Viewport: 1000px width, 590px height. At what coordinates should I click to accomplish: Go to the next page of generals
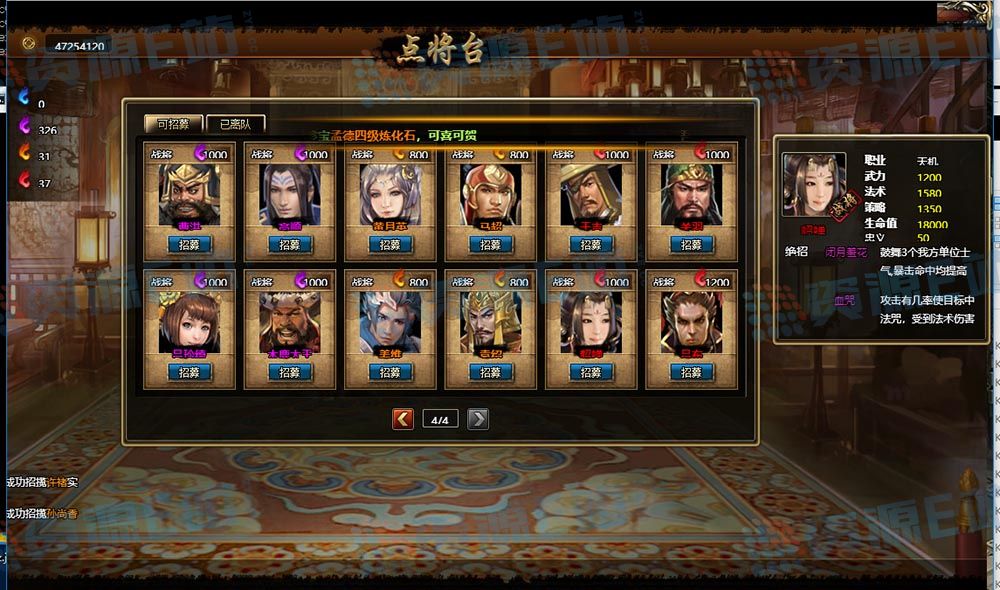coord(478,419)
